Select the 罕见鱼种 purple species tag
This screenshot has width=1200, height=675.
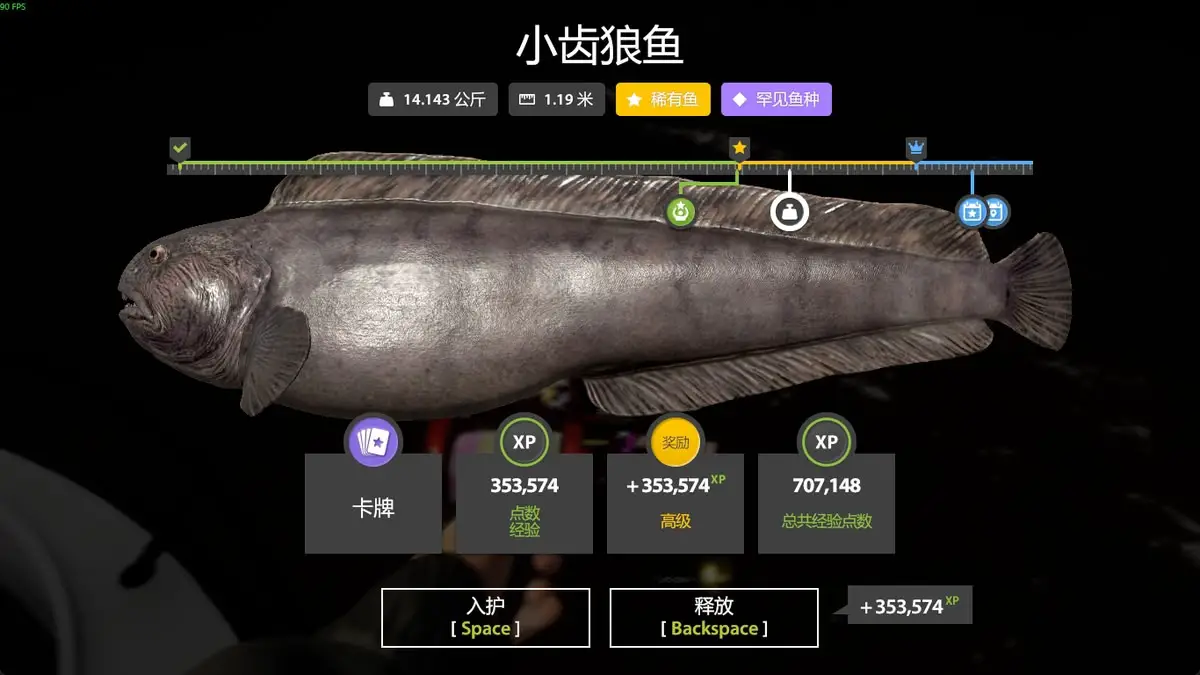click(776, 100)
